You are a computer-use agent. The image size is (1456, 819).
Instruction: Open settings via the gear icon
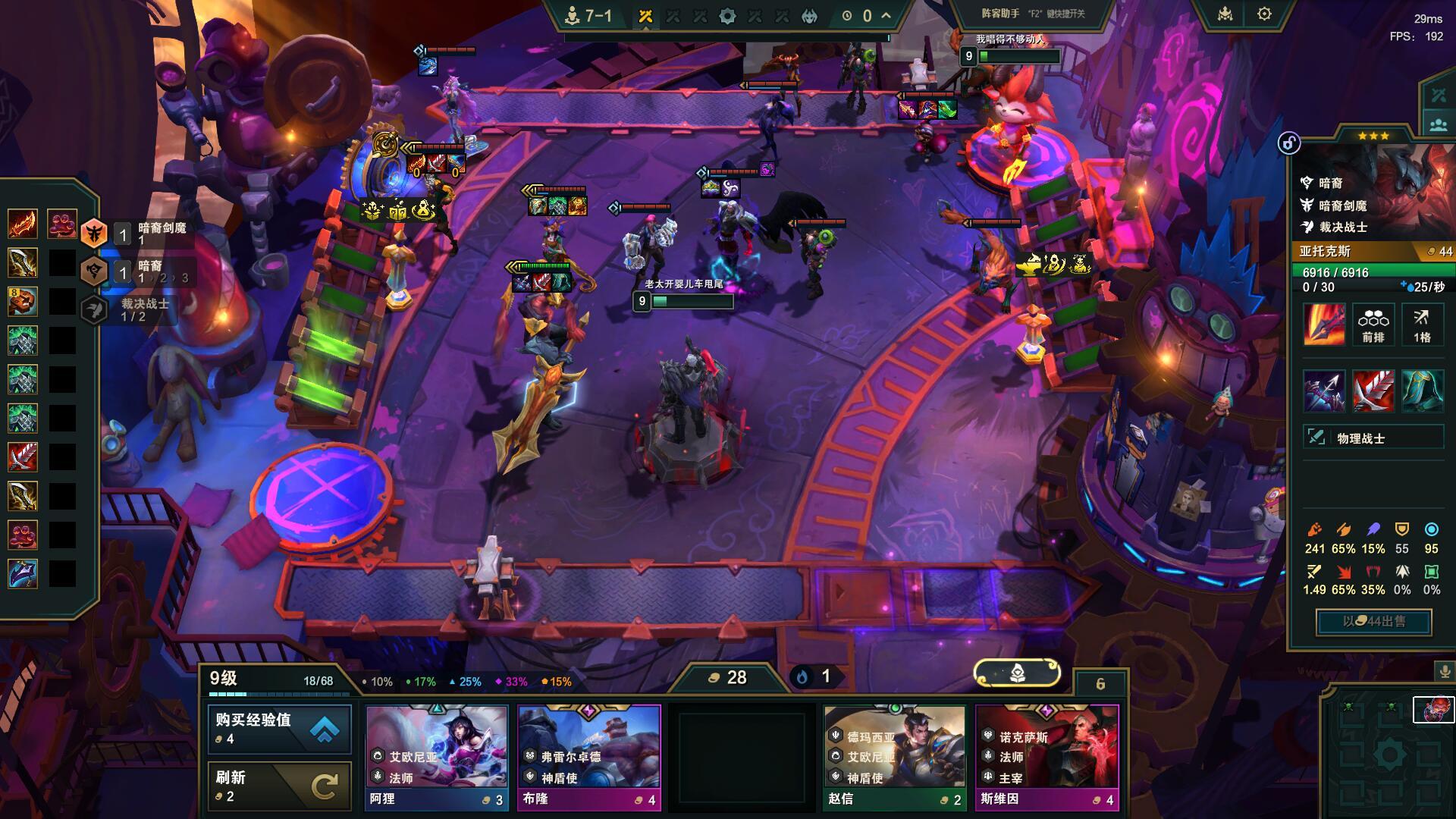(x=1264, y=14)
